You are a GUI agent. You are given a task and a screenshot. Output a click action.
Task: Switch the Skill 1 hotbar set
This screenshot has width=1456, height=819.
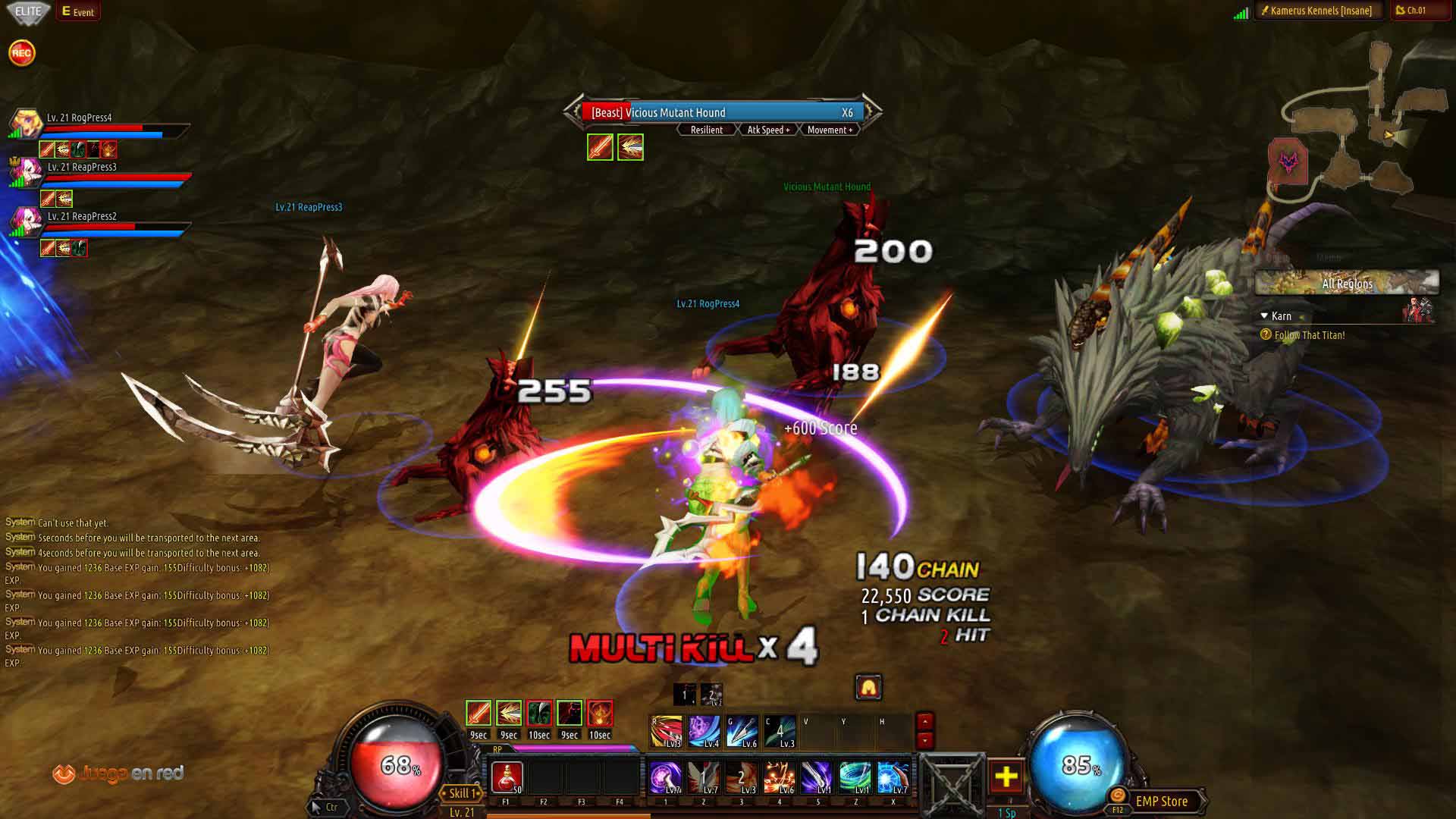pos(462,793)
